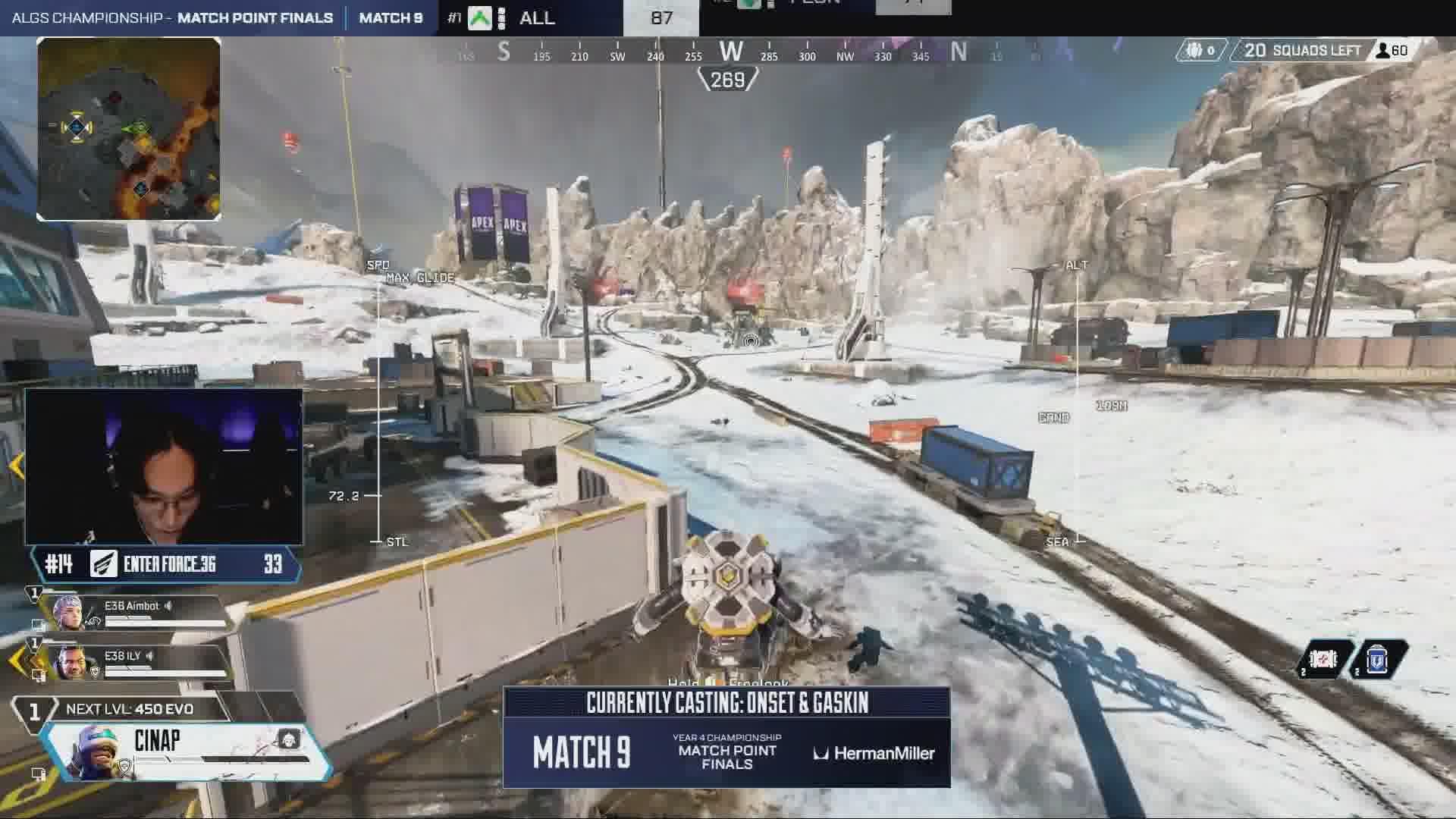Viewport: 1456px width, 819px height.
Task: Click the 20 Squads Left counter
Action: (x=1302, y=51)
